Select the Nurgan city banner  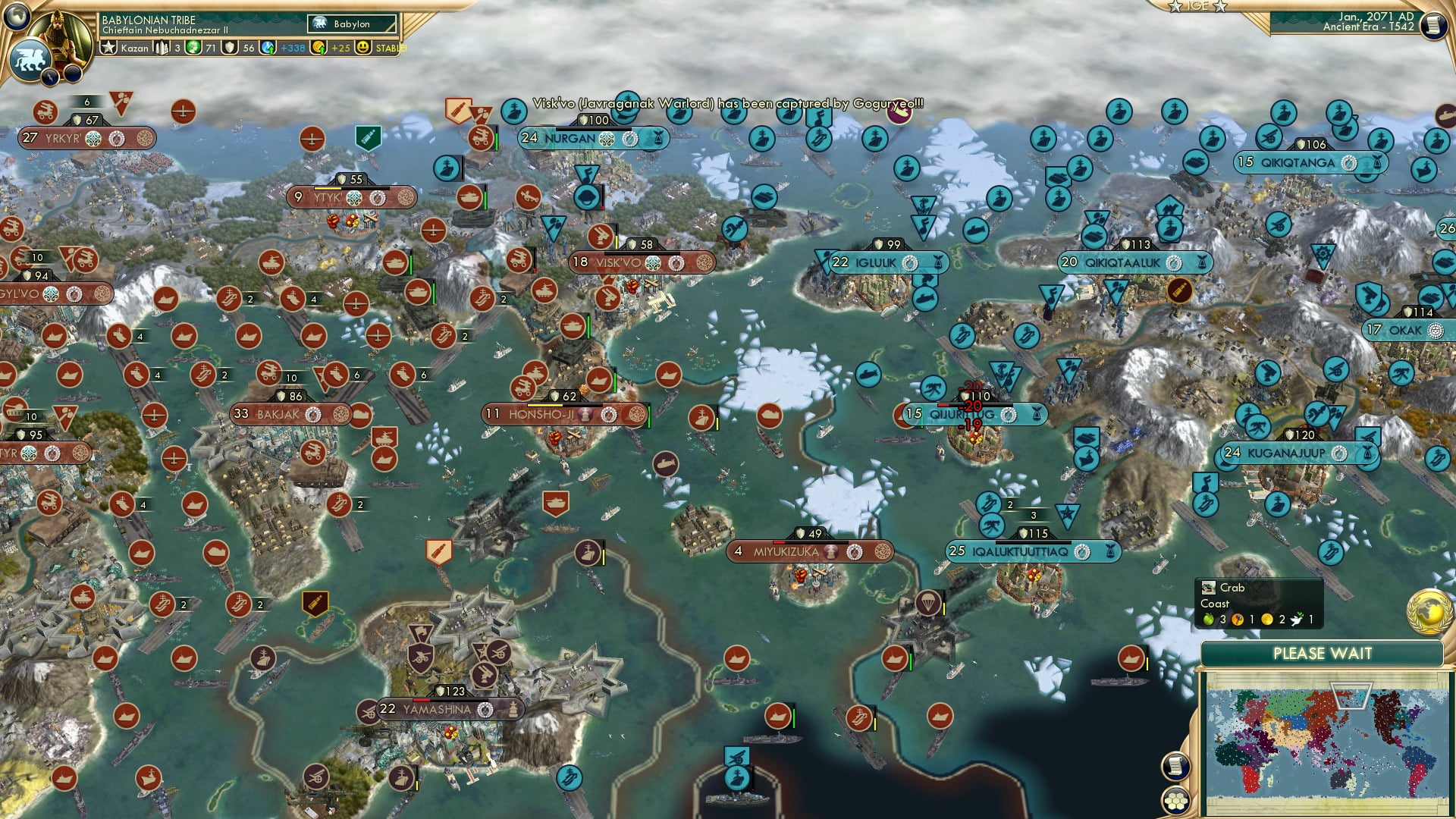click(x=573, y=140)
